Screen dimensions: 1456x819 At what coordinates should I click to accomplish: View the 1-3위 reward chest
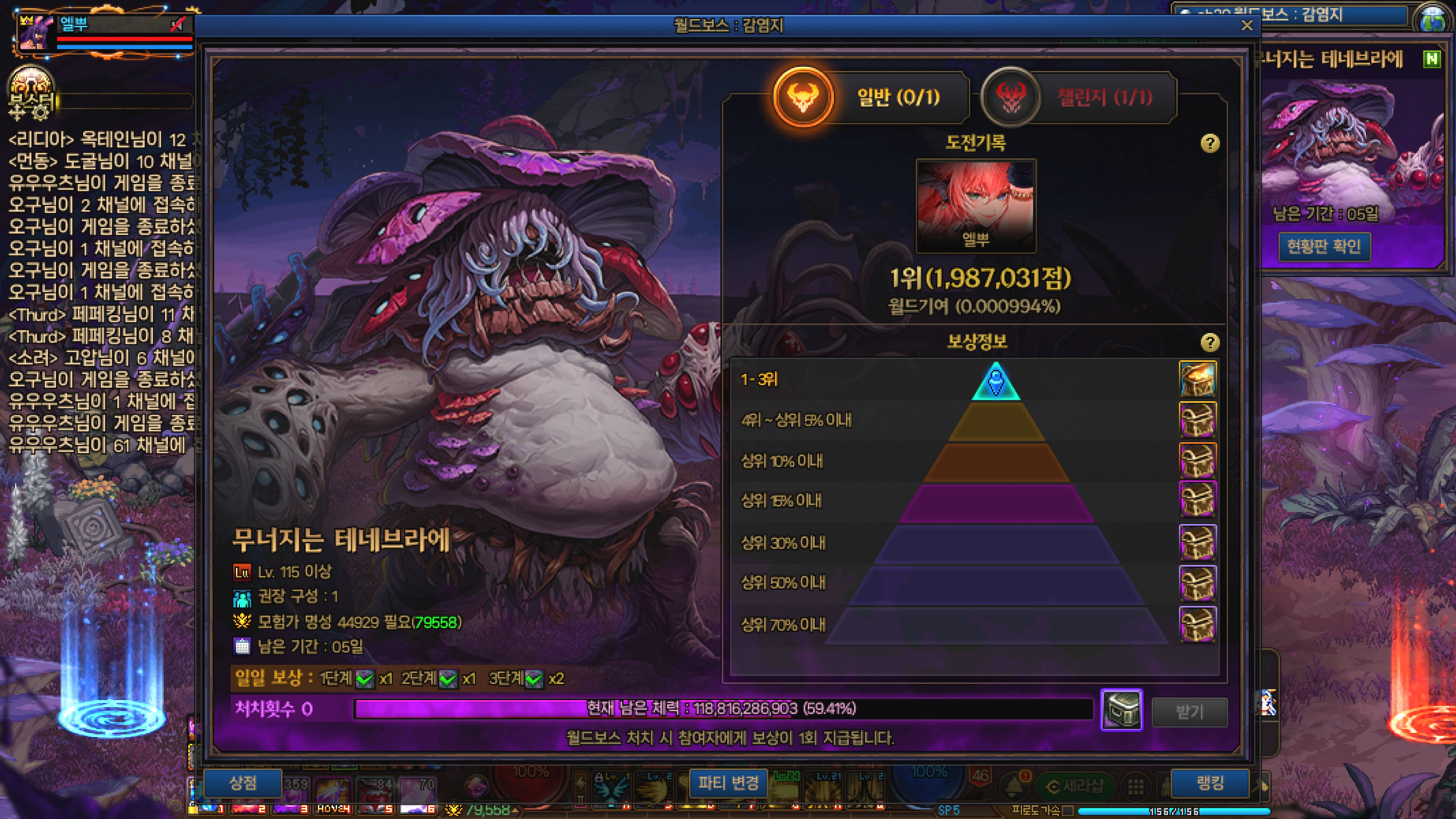coord(1197,379)
